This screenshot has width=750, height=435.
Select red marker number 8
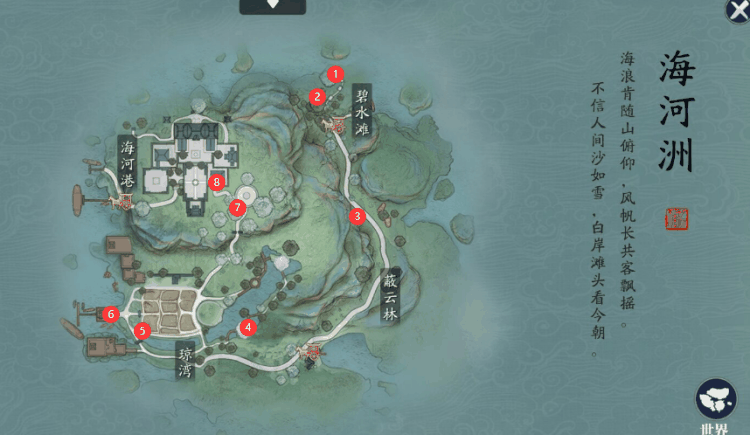(216, 182)
